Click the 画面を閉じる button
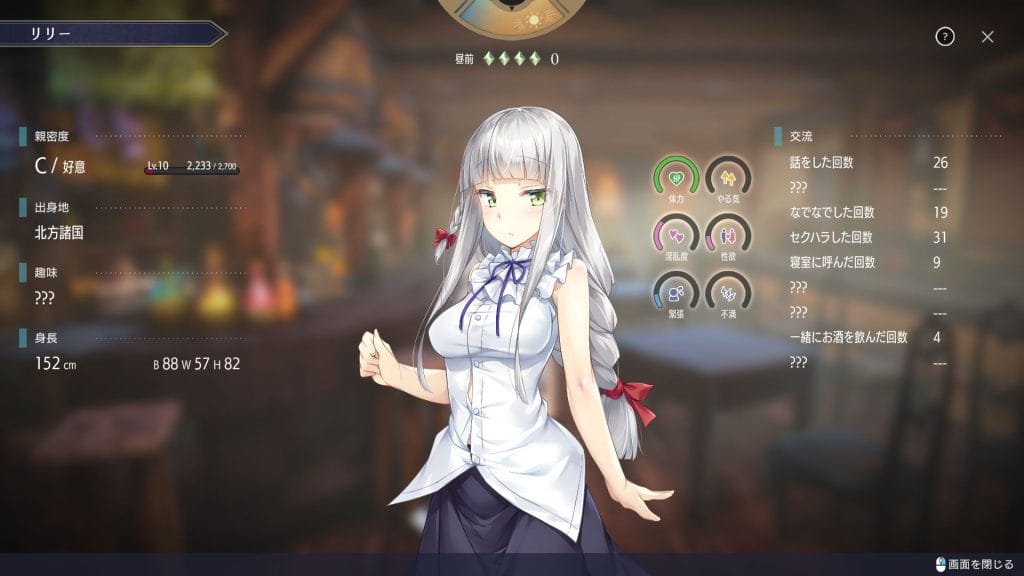The width and height of the screenshot is (1024, 576). 974,565
